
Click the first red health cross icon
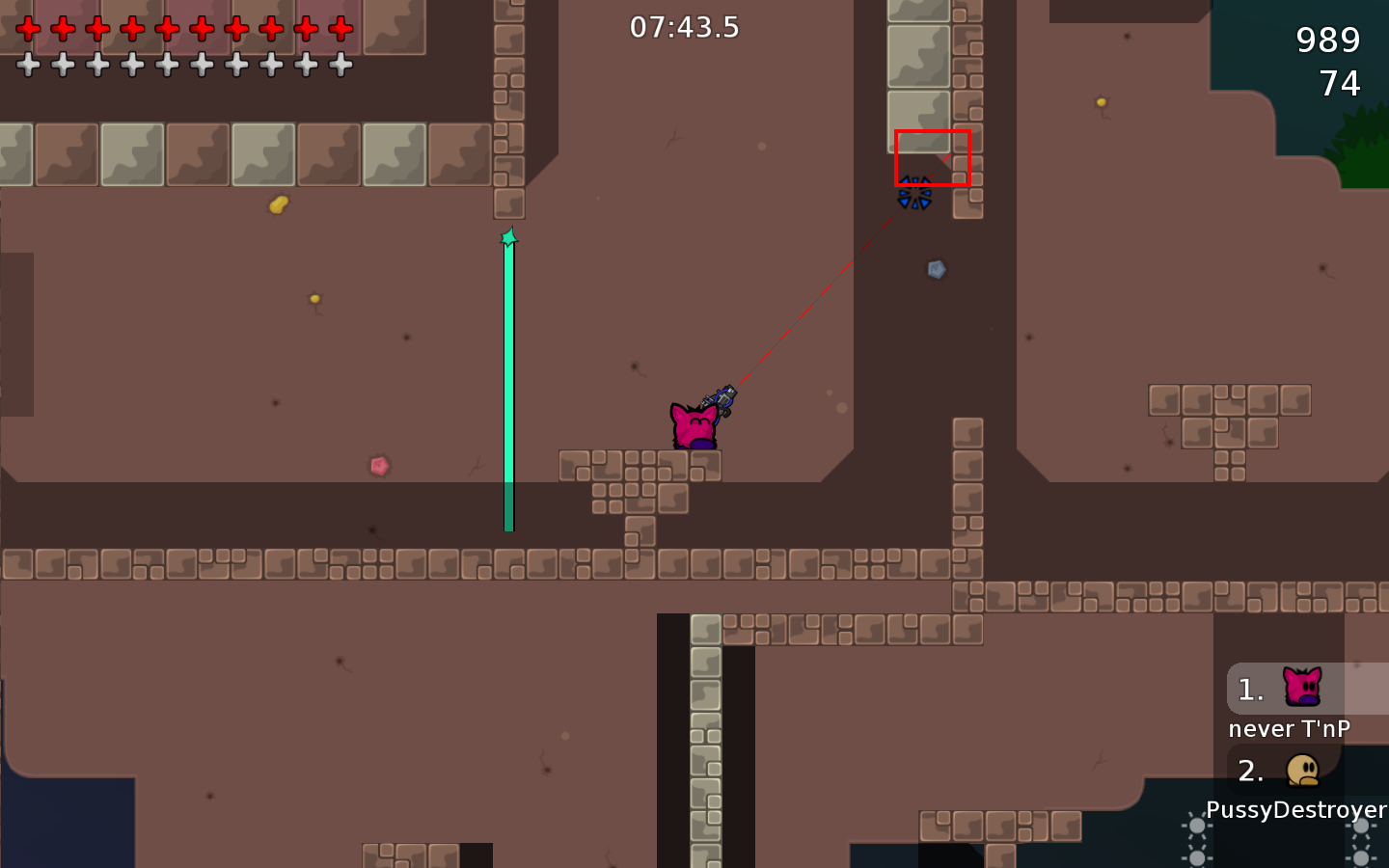pos(28,29)
